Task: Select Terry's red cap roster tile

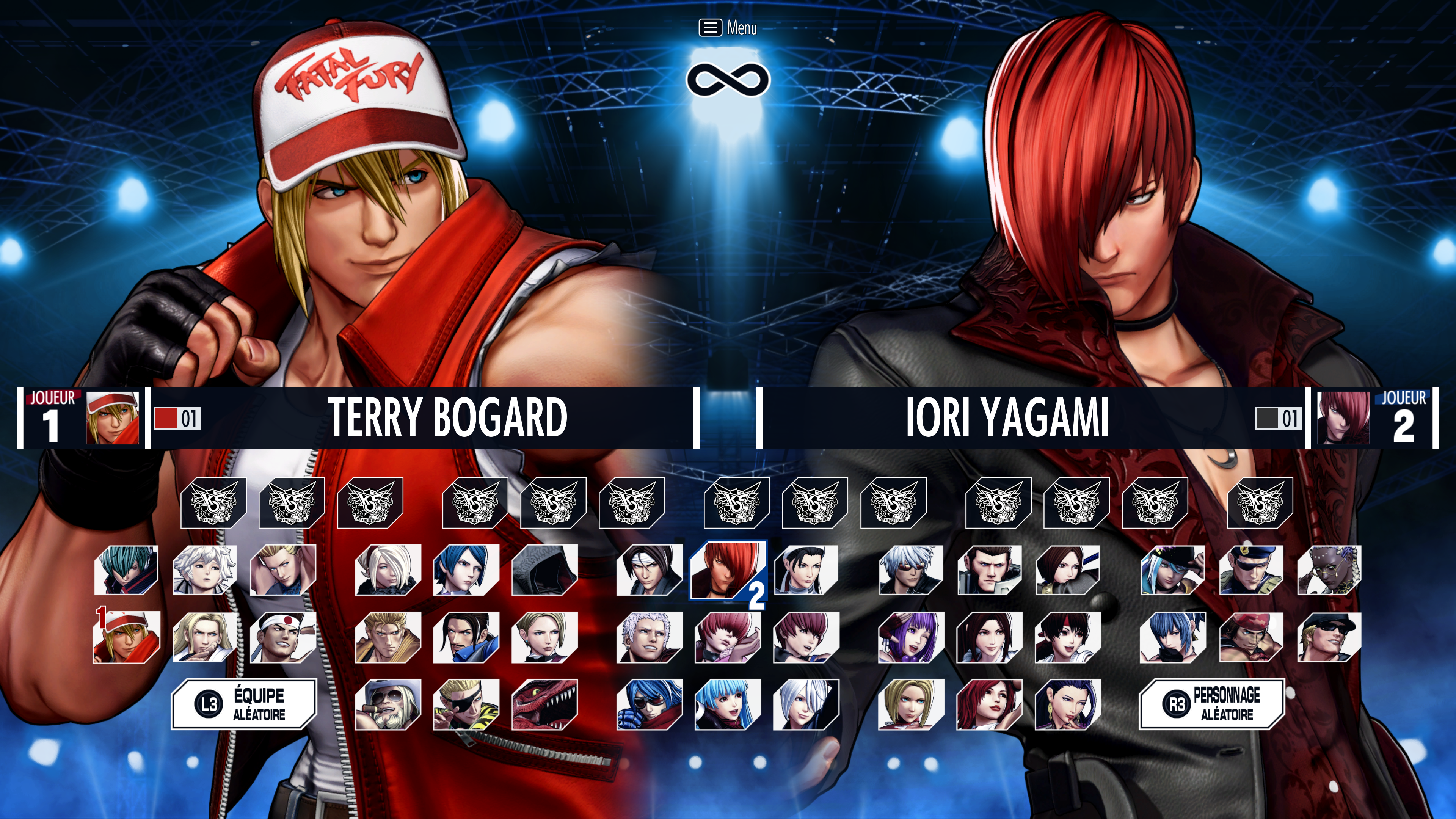Action: (x=127, y=637)
